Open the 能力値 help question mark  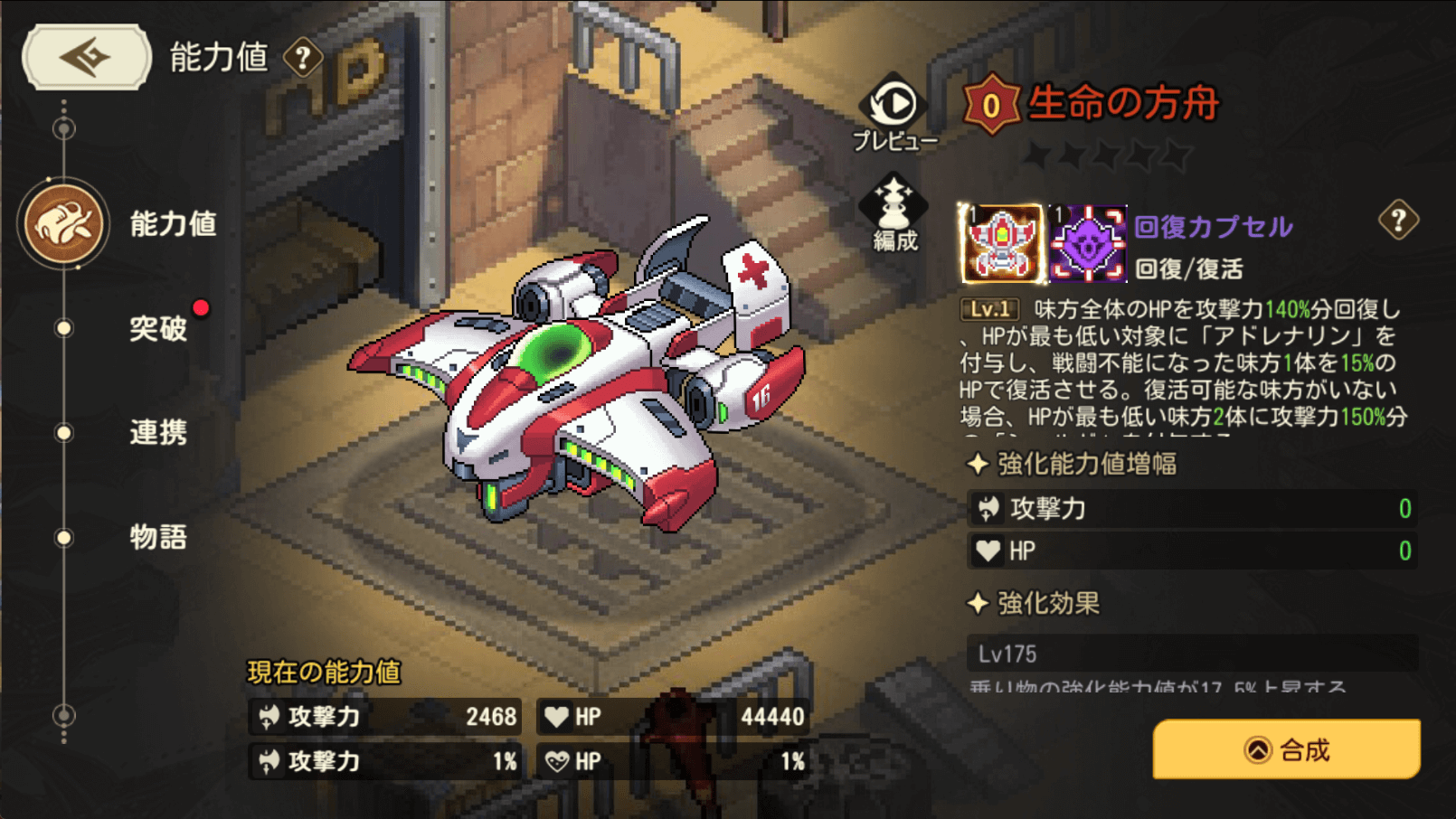tap(303, 59)
